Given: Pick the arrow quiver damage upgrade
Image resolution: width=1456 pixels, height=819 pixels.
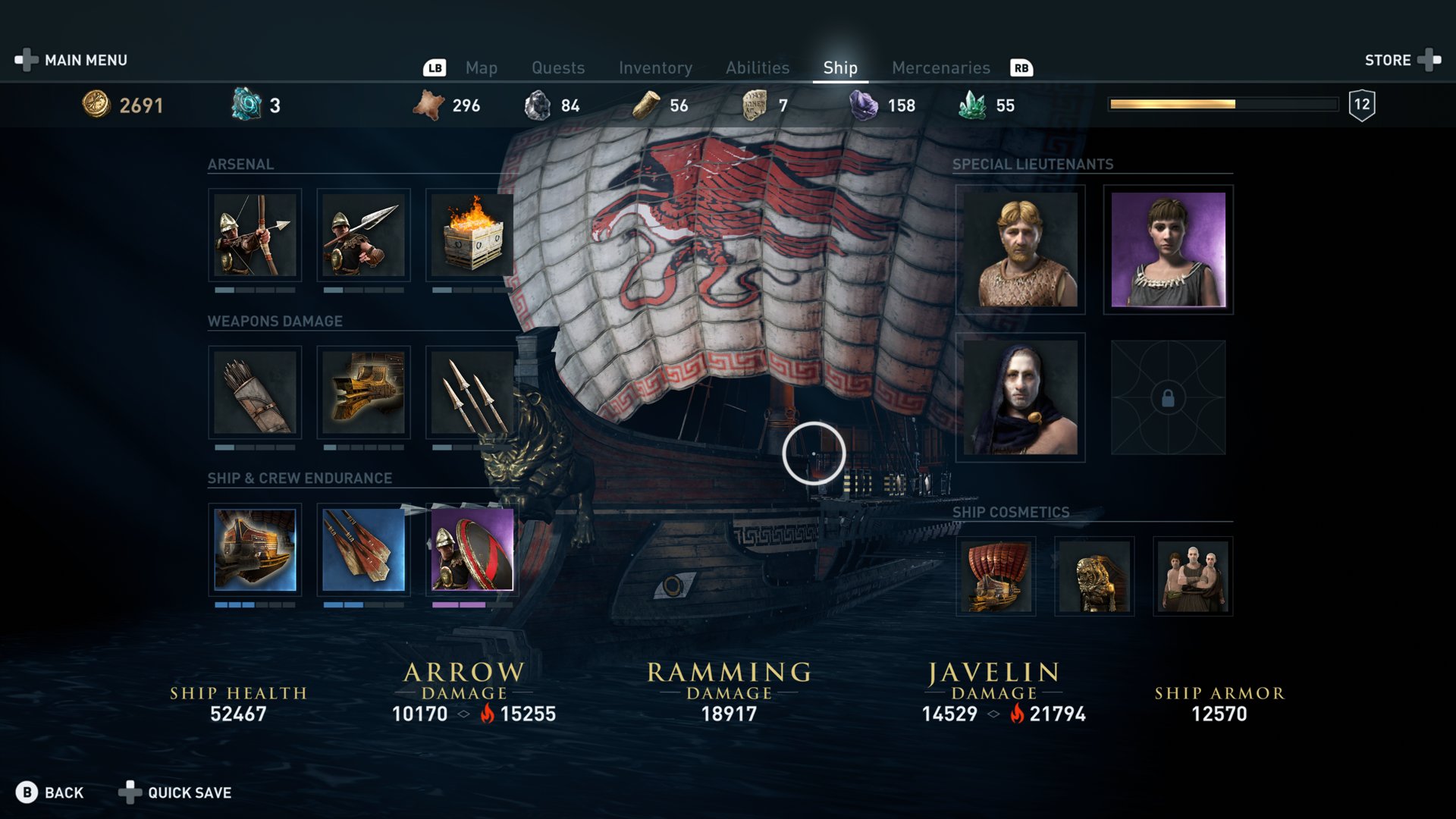Looking at the screenshot, I should [x=255, y=392].
